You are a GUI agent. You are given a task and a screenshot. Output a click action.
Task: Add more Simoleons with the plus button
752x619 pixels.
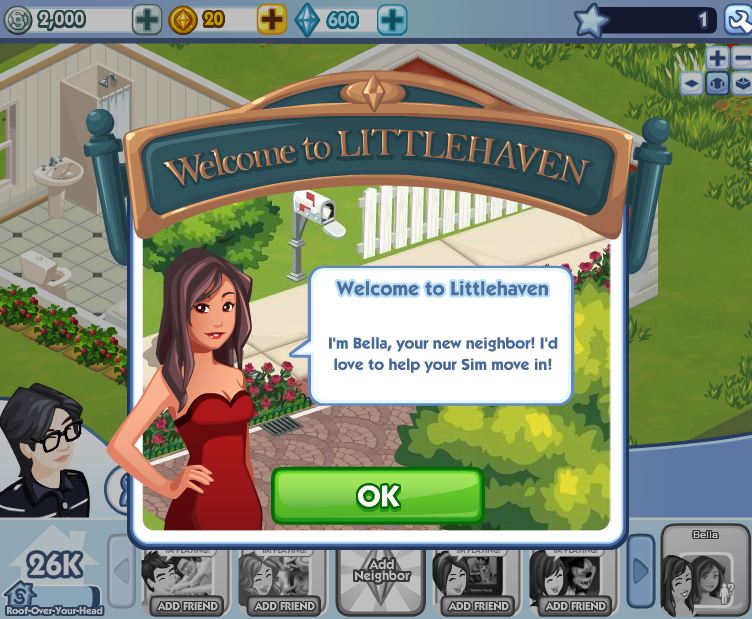147,19
